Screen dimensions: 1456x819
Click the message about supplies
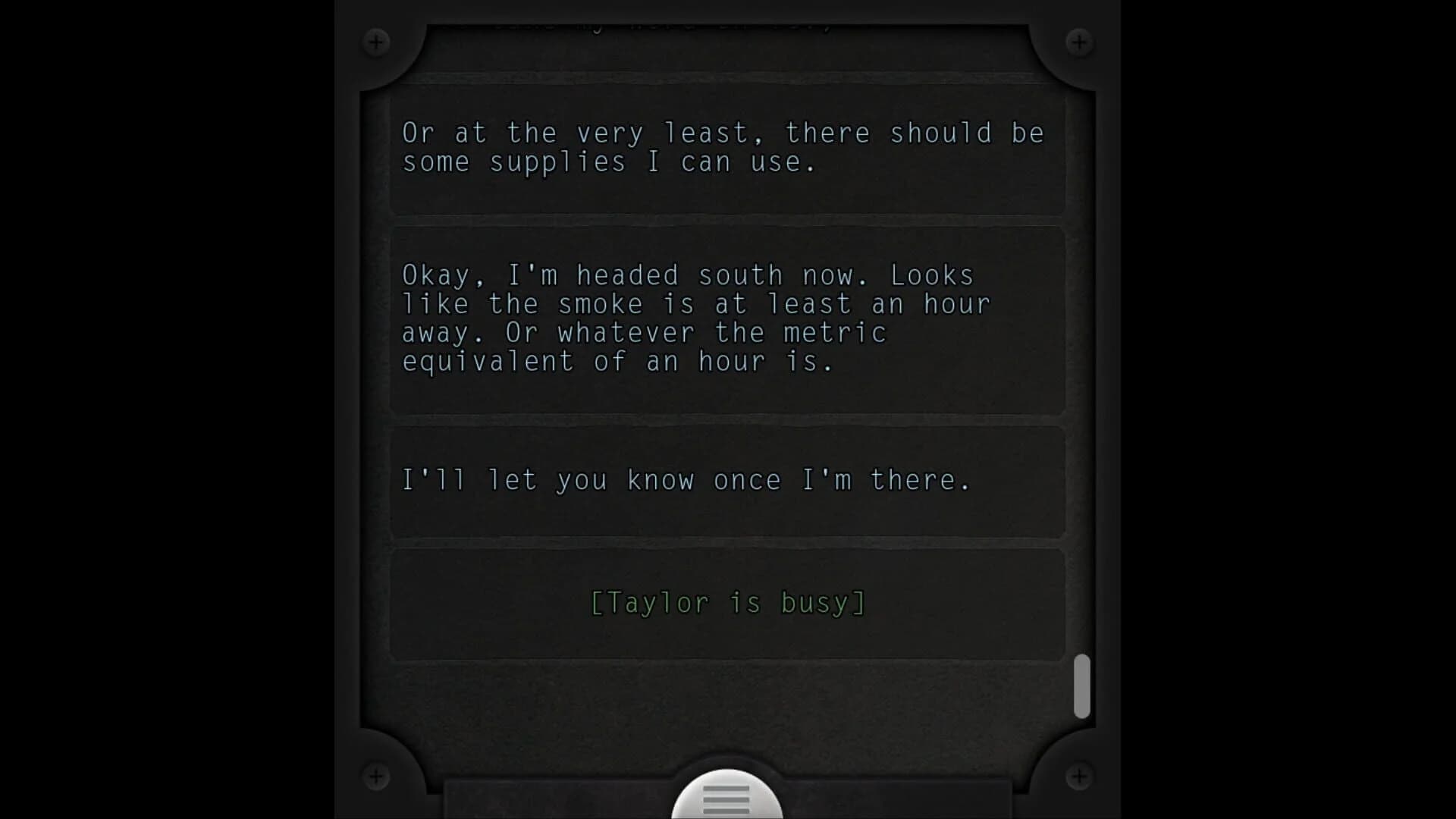click(726, 149)
